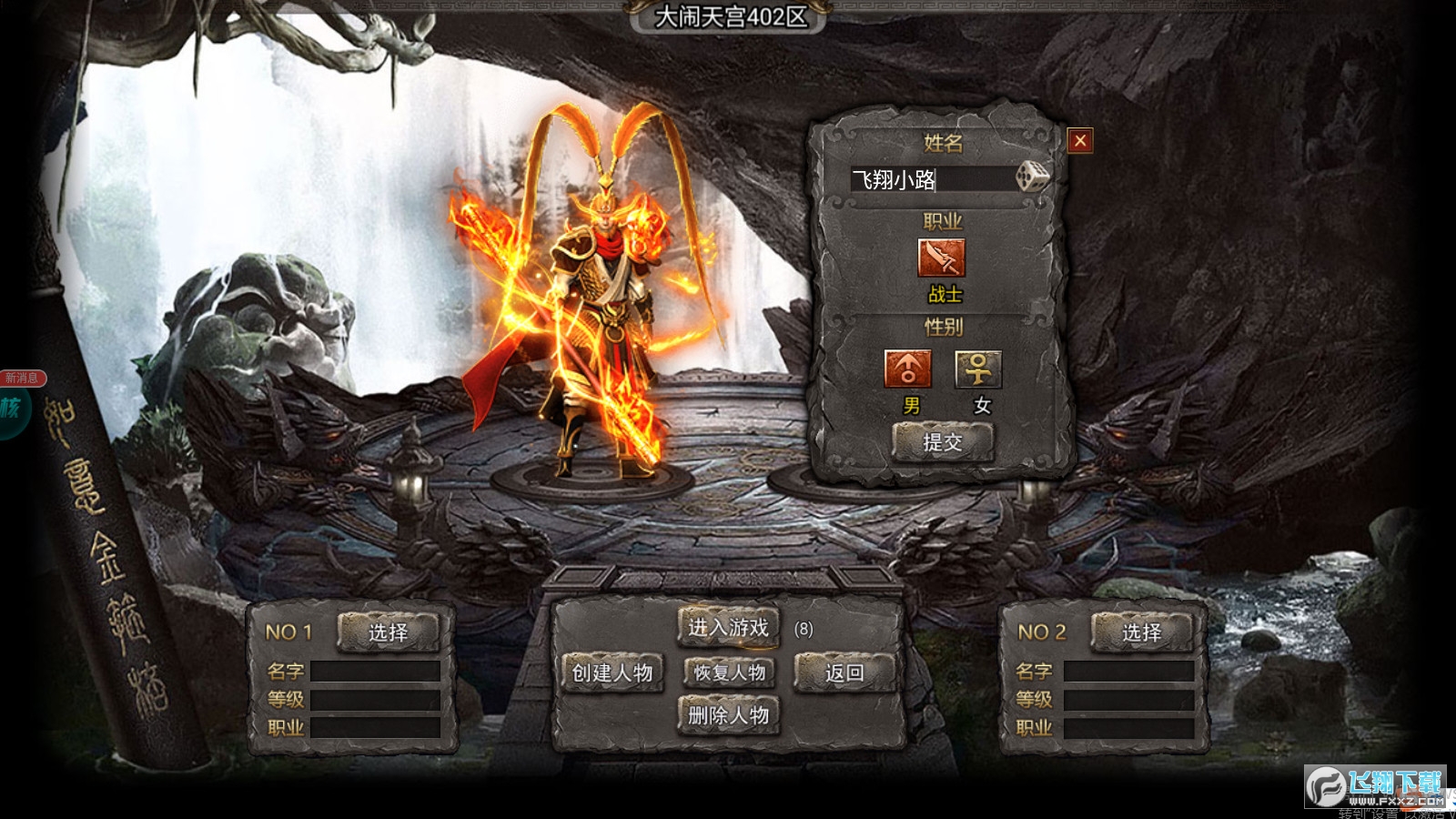This screenshot has width=1456, height=819.
Task: Select the 战士 warrior class icon
Action: [942, 258]
